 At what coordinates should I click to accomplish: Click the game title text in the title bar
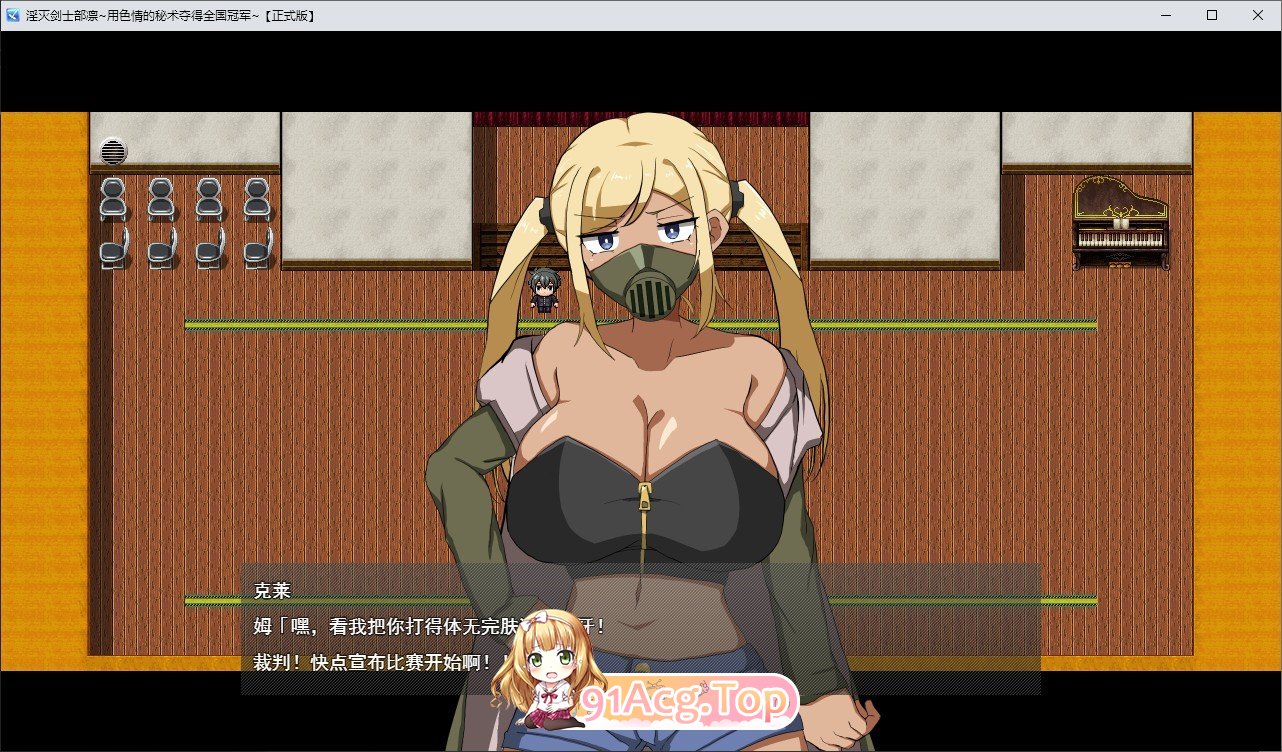[x=170, y=15]
